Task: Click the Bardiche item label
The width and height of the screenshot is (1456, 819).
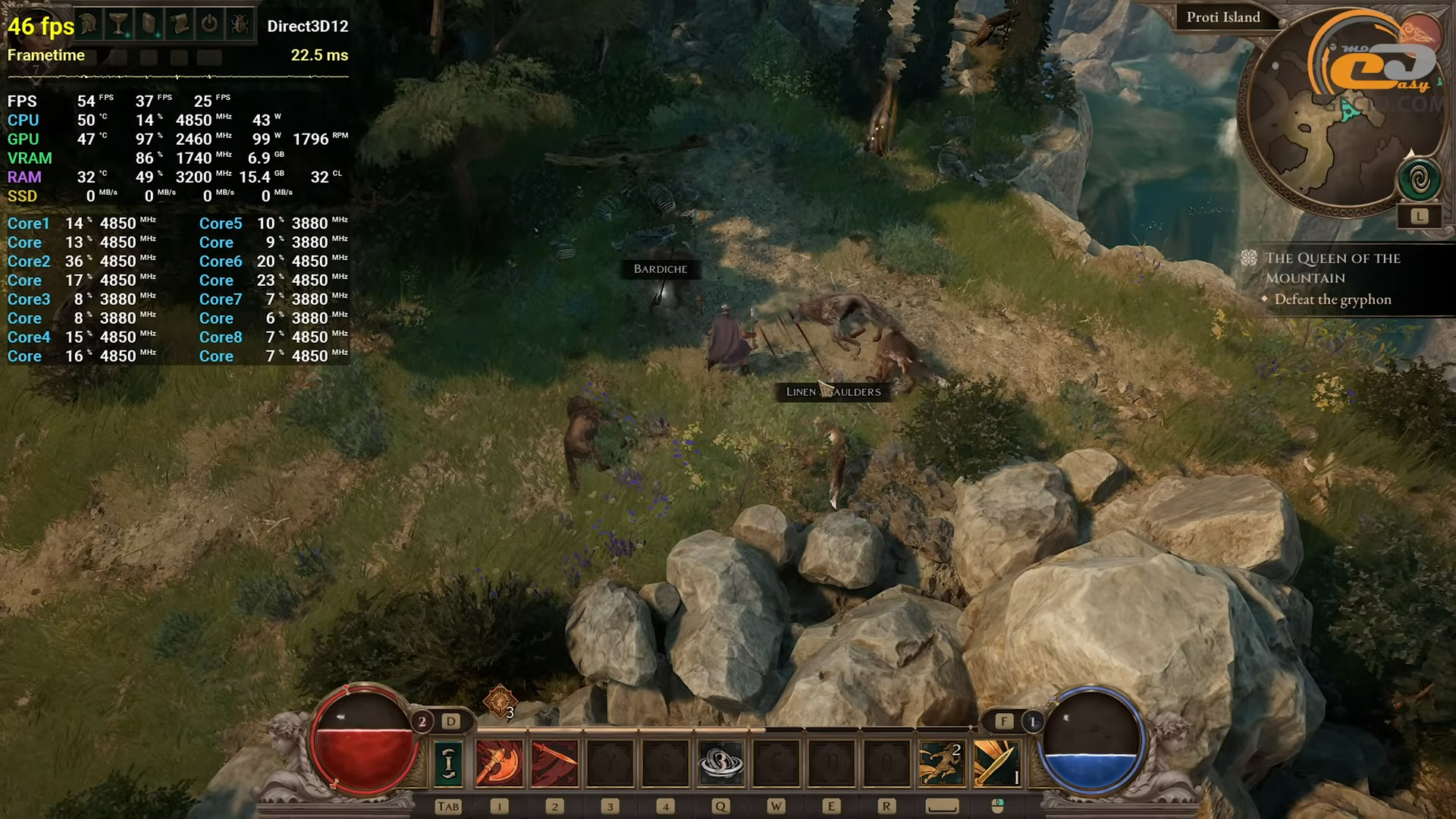Action: (x=660, y=269)
